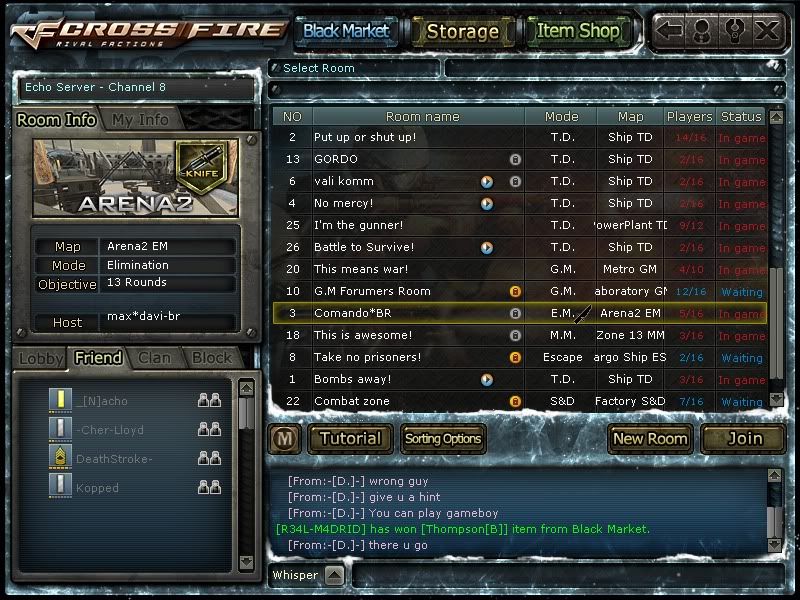Screen dimensions: 800x600
Task: Sort rooms by Players column header
Action: point(690,117)
